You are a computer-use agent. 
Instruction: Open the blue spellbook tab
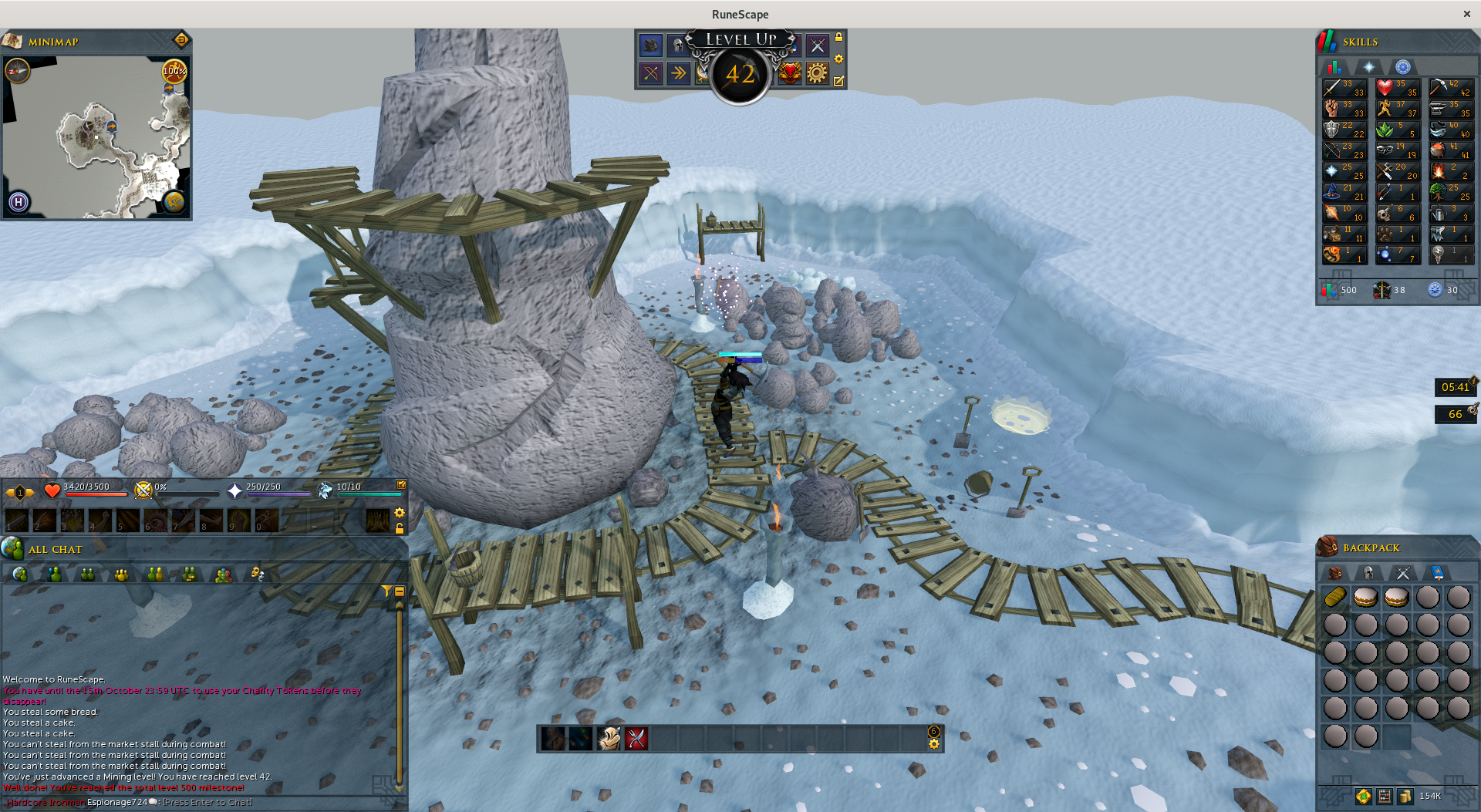click(x=1437, y=572)
